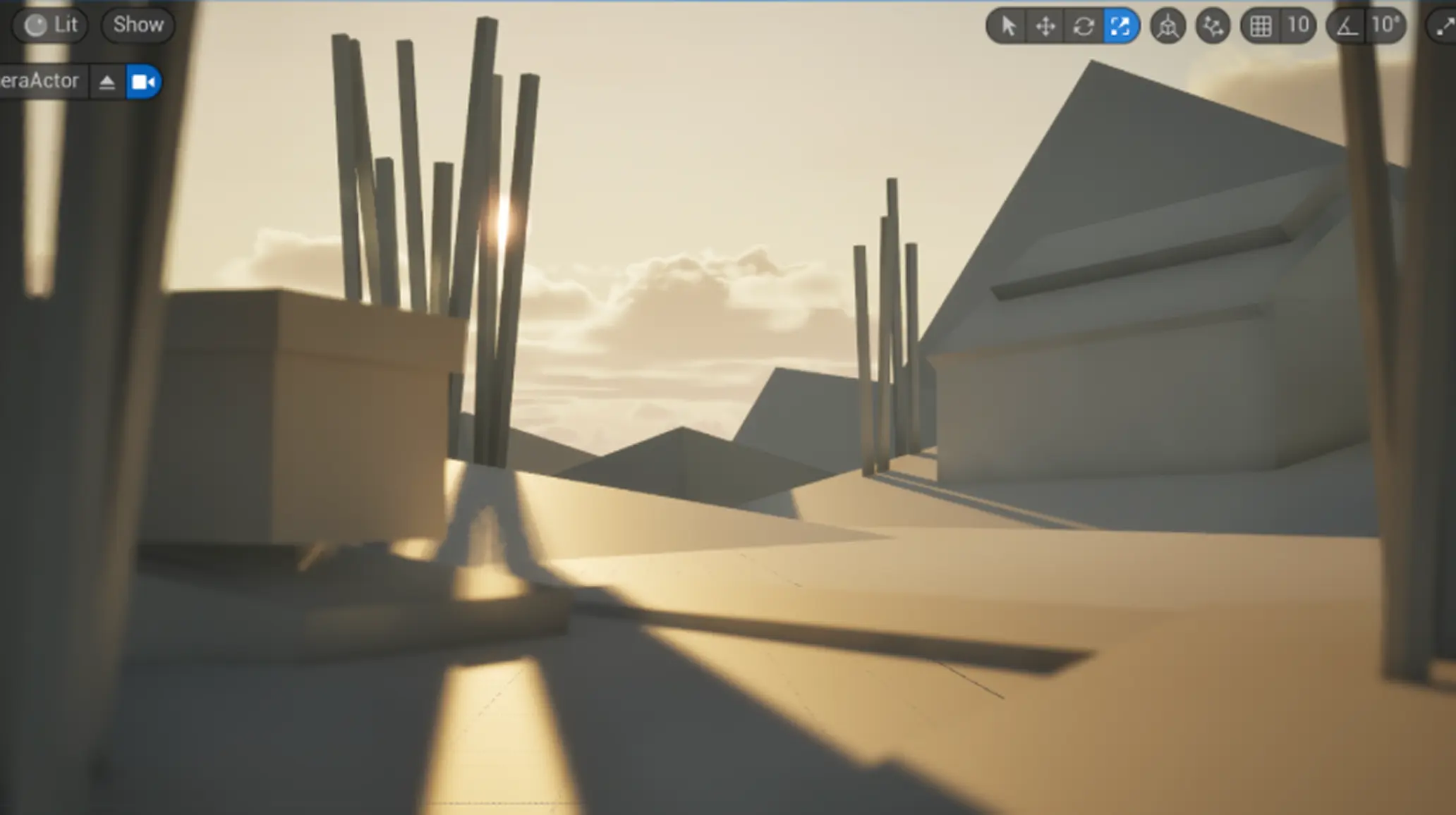
Task: Enable surface snapping
Action: click(1212, 25)
